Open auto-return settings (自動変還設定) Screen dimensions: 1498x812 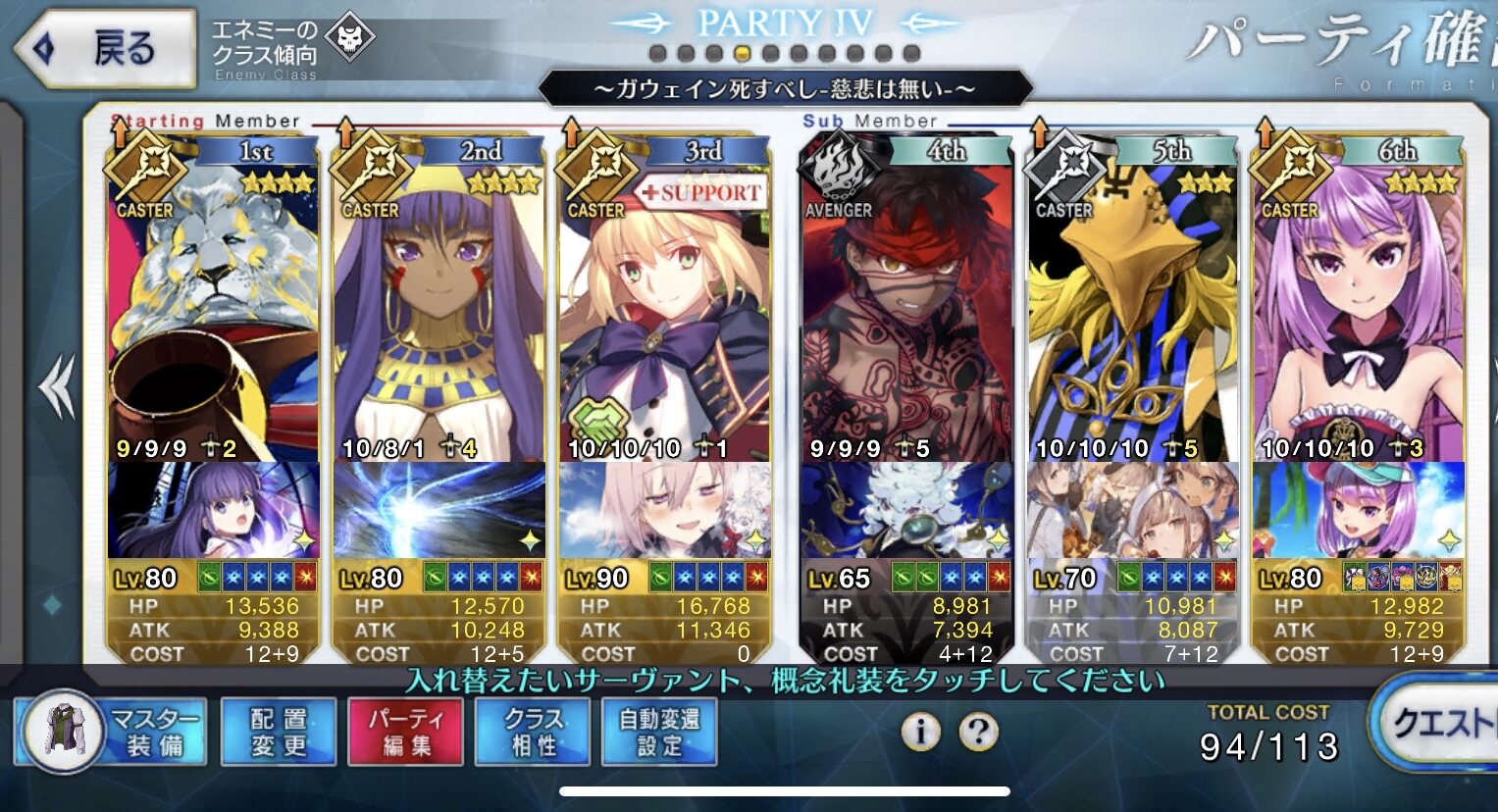659,732
